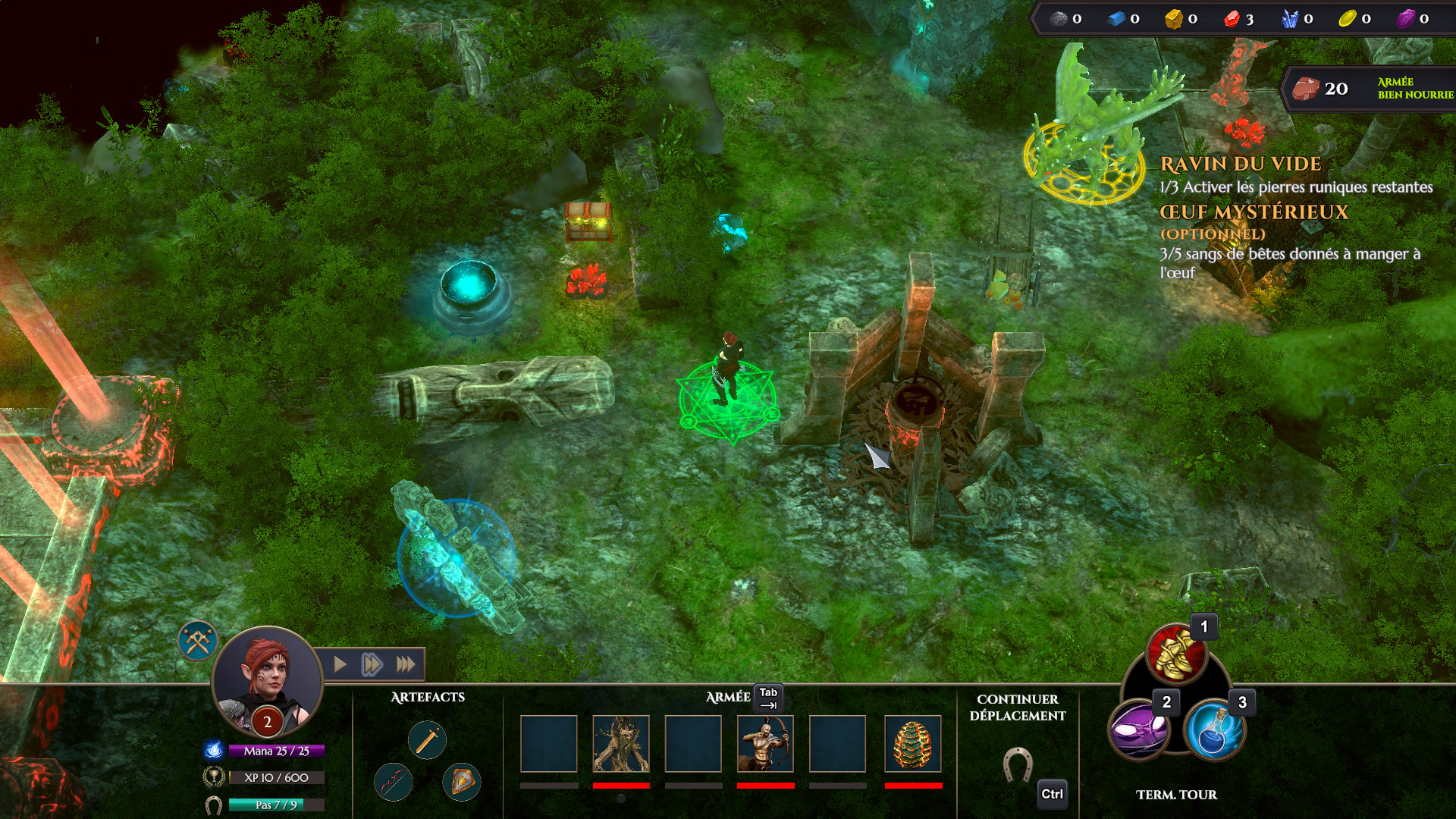Set game speed to normal play
Screen dimensions: 1456x819
[x=340, y=665]
